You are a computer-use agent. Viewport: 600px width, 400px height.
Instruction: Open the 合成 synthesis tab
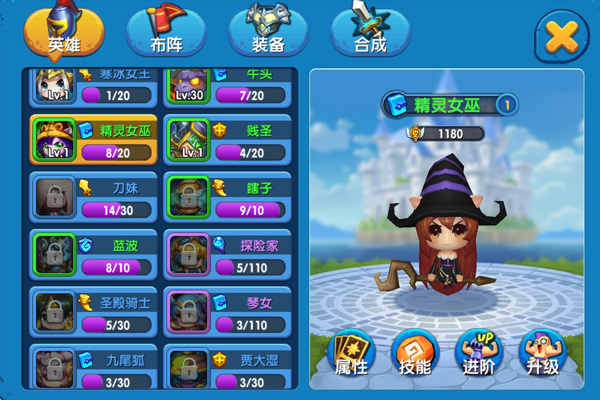[x=370, y=35]
